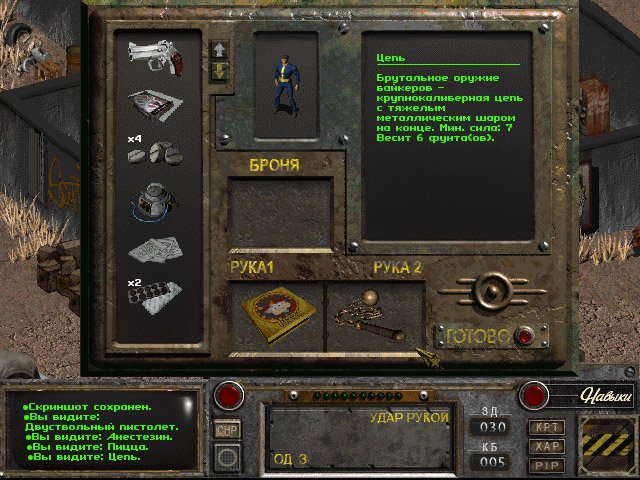Click the СНР button on HUD
640x480 pixels.
pos(227,430)
